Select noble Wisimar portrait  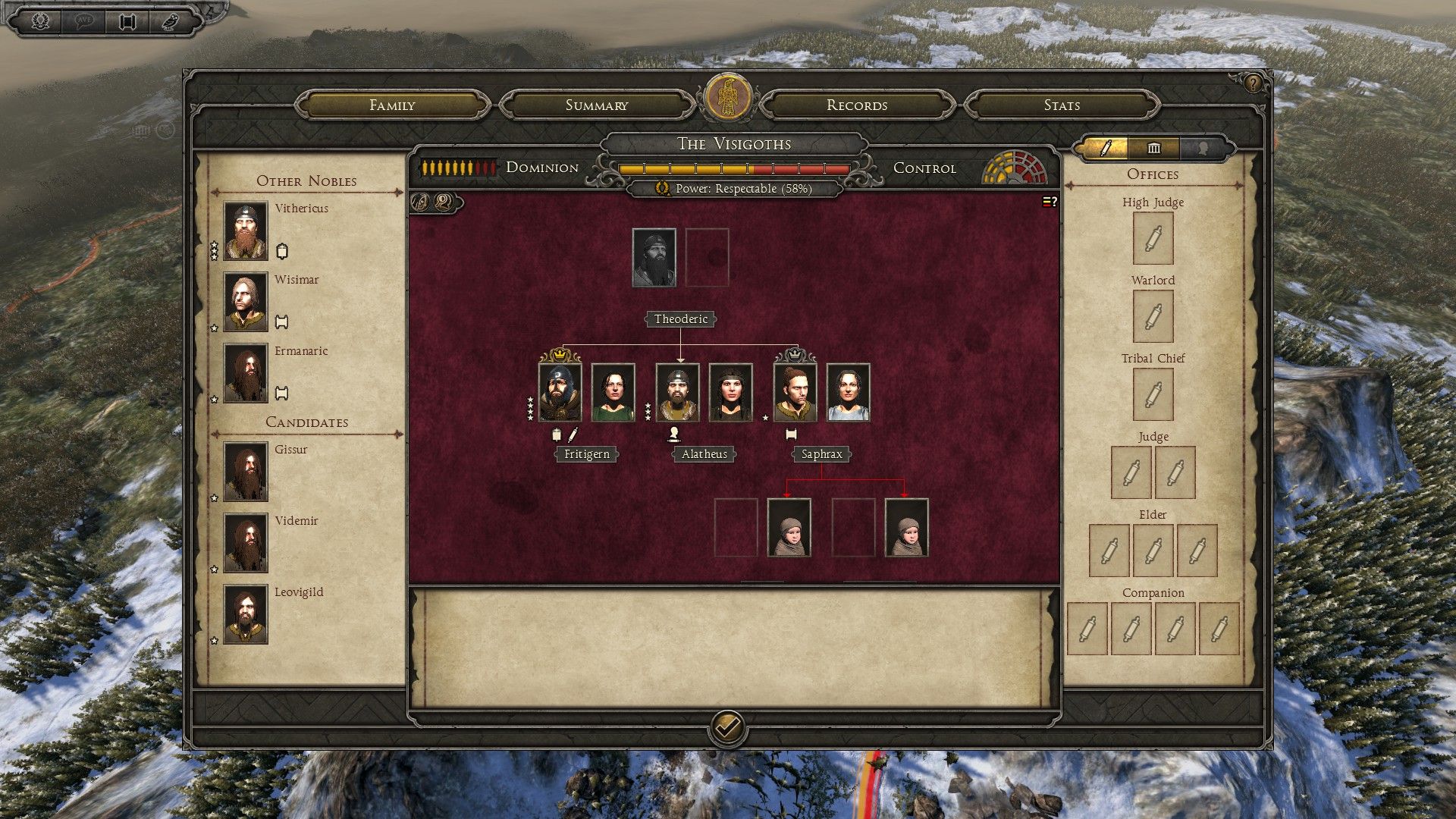tap(246, 302)
